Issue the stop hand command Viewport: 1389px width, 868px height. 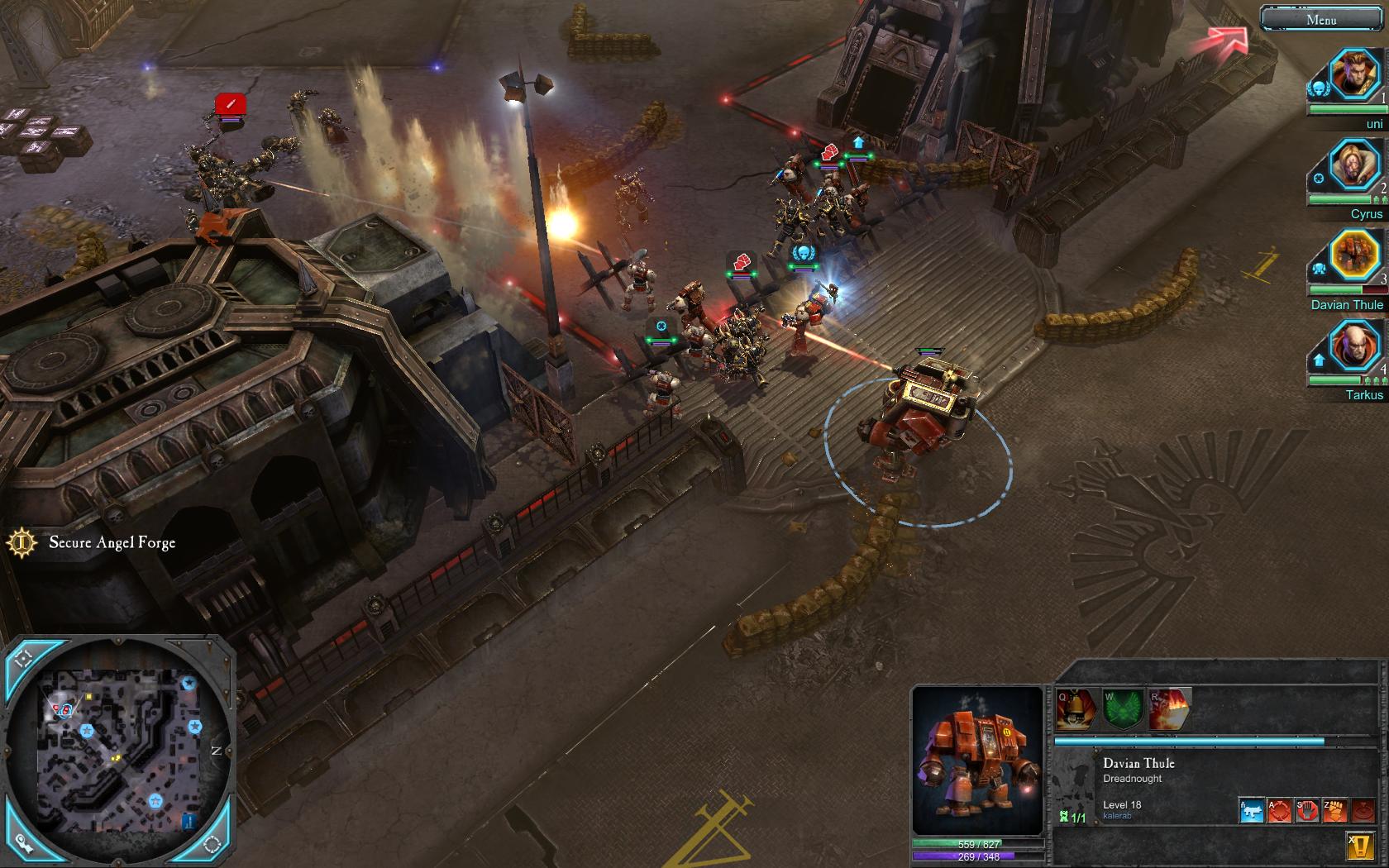(1306, 810)
